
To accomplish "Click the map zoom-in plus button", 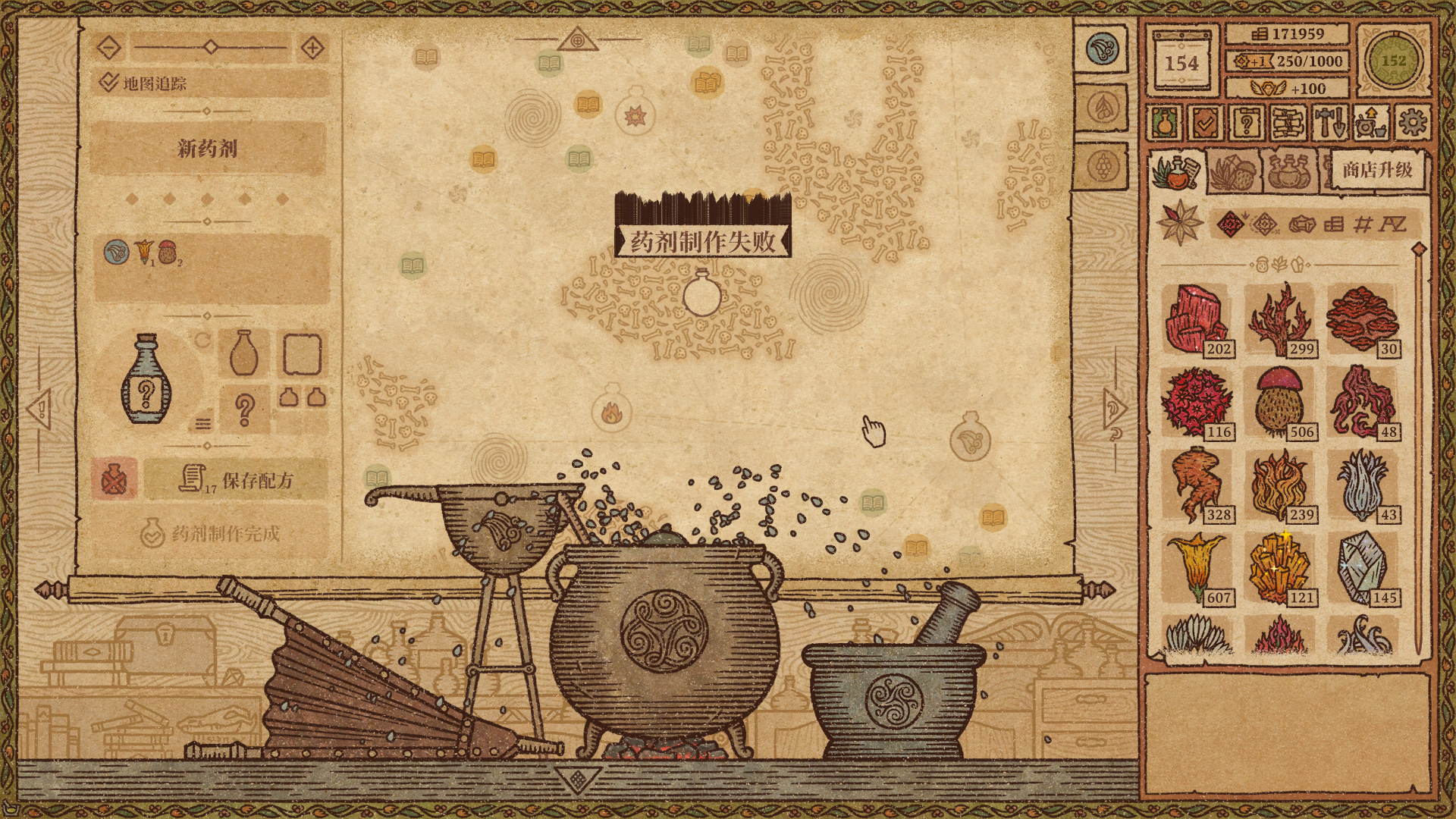I will (312, 49).
